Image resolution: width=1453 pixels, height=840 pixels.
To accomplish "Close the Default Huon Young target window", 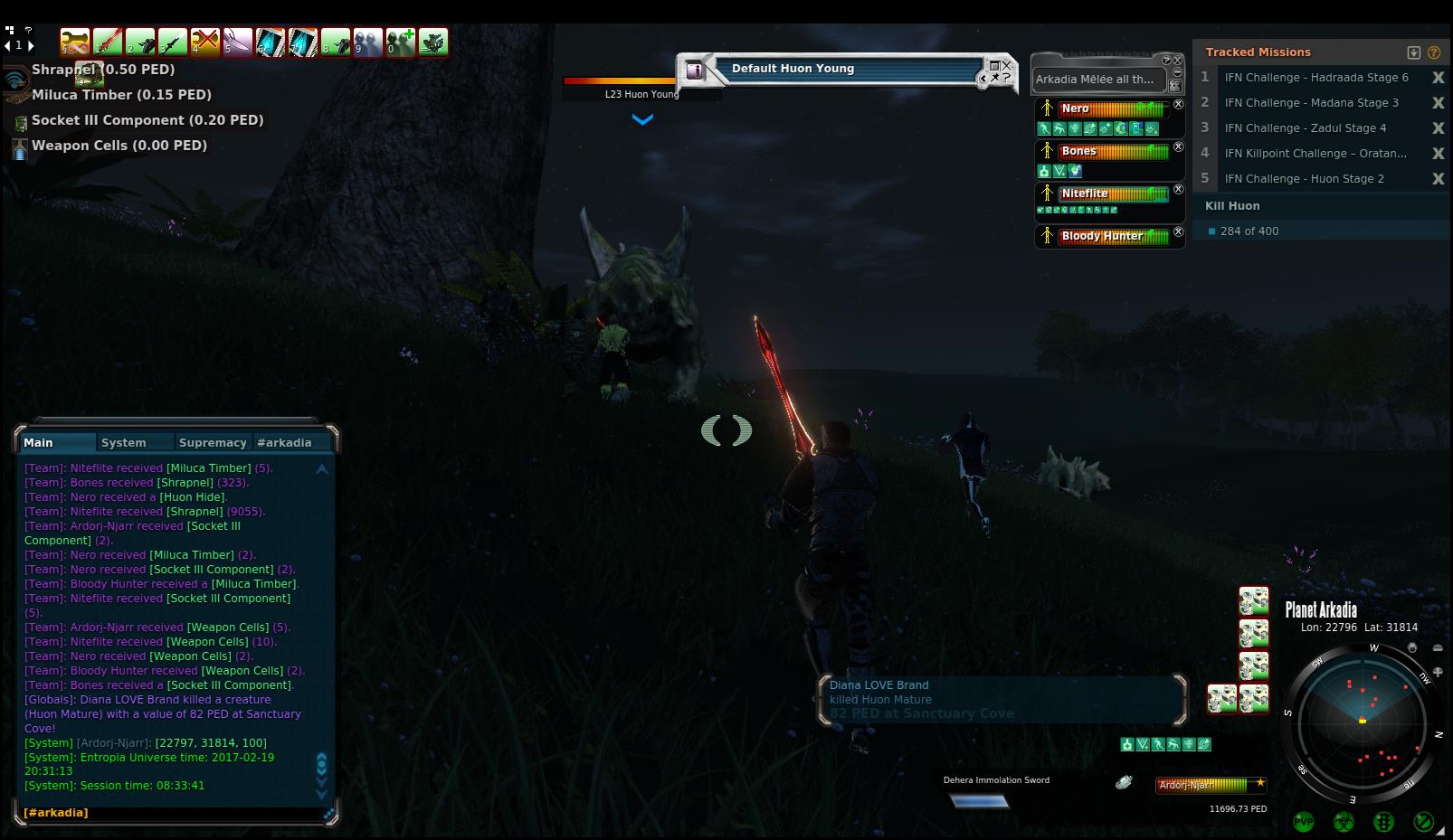I will [1007, 65].
